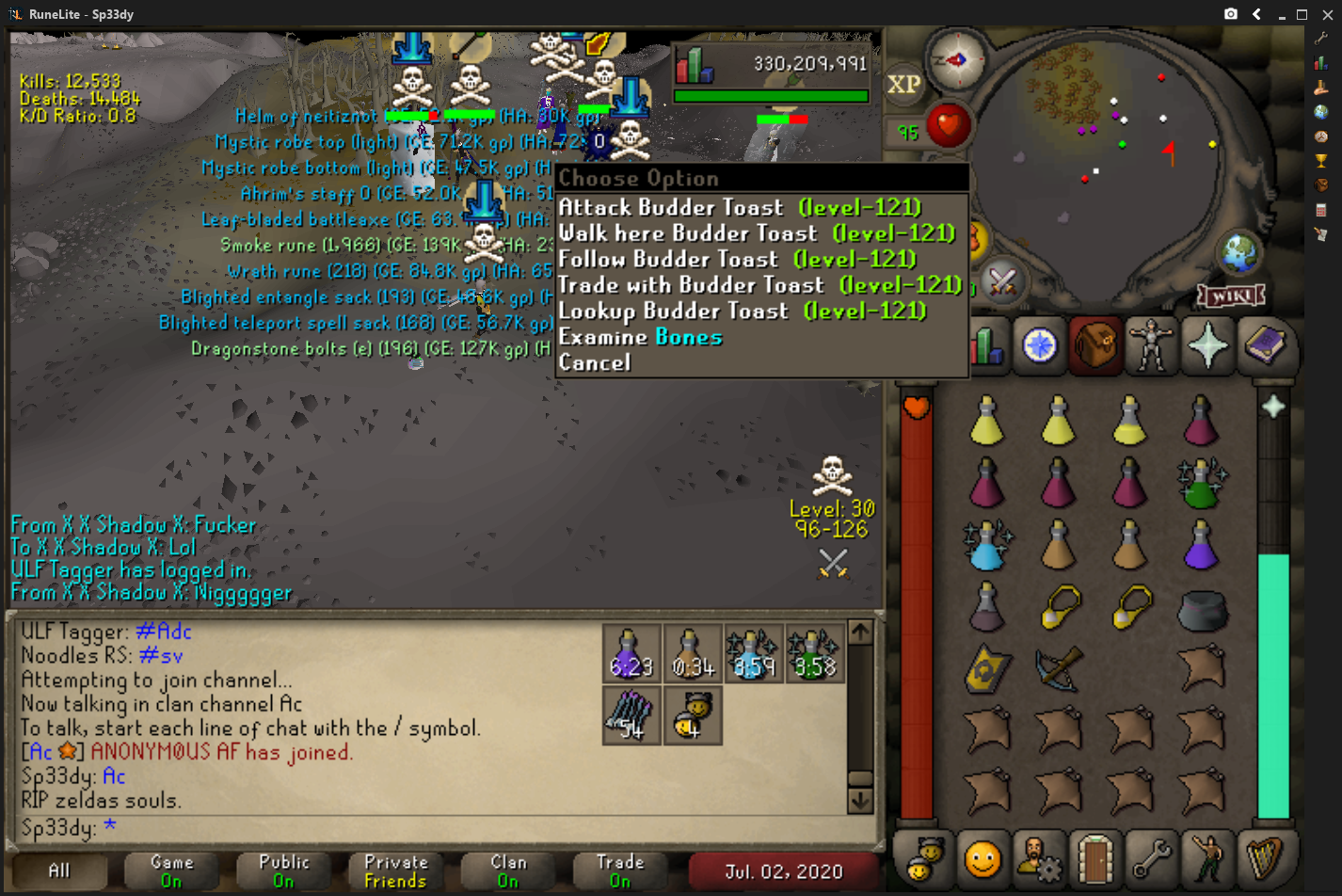Select Trade with Budder Toast
The image size is (1342, 896).
pyautogui.click(x=759, y=285)
